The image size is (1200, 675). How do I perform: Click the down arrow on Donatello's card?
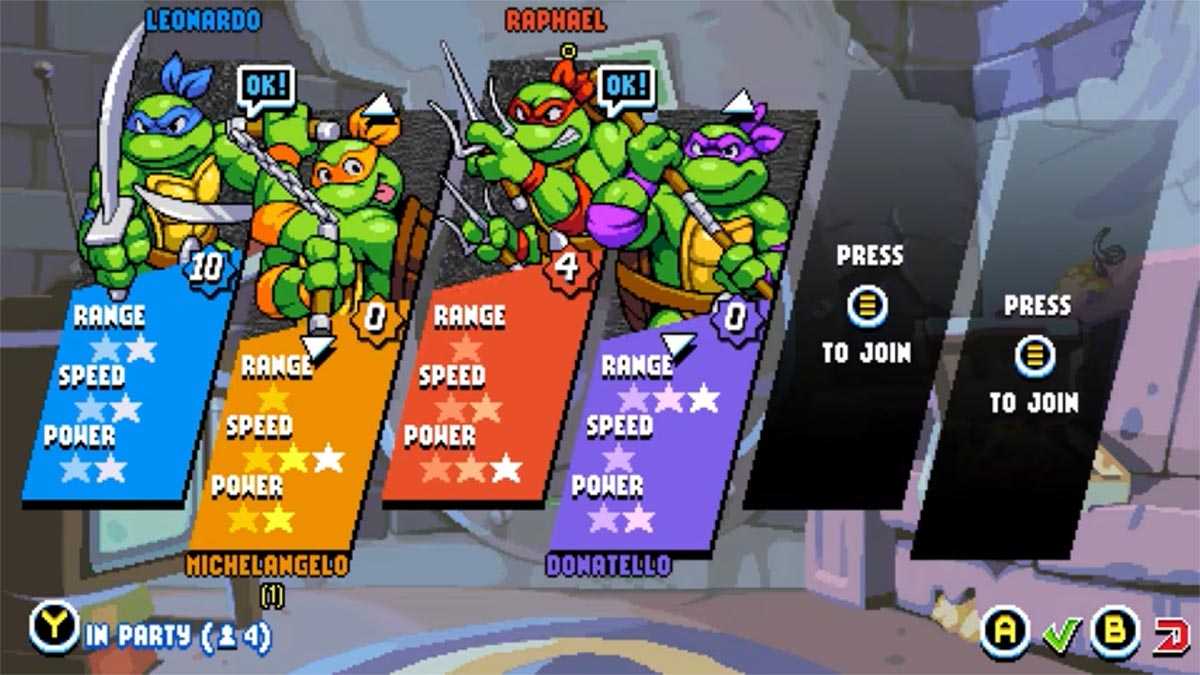[x=679, y=346]
